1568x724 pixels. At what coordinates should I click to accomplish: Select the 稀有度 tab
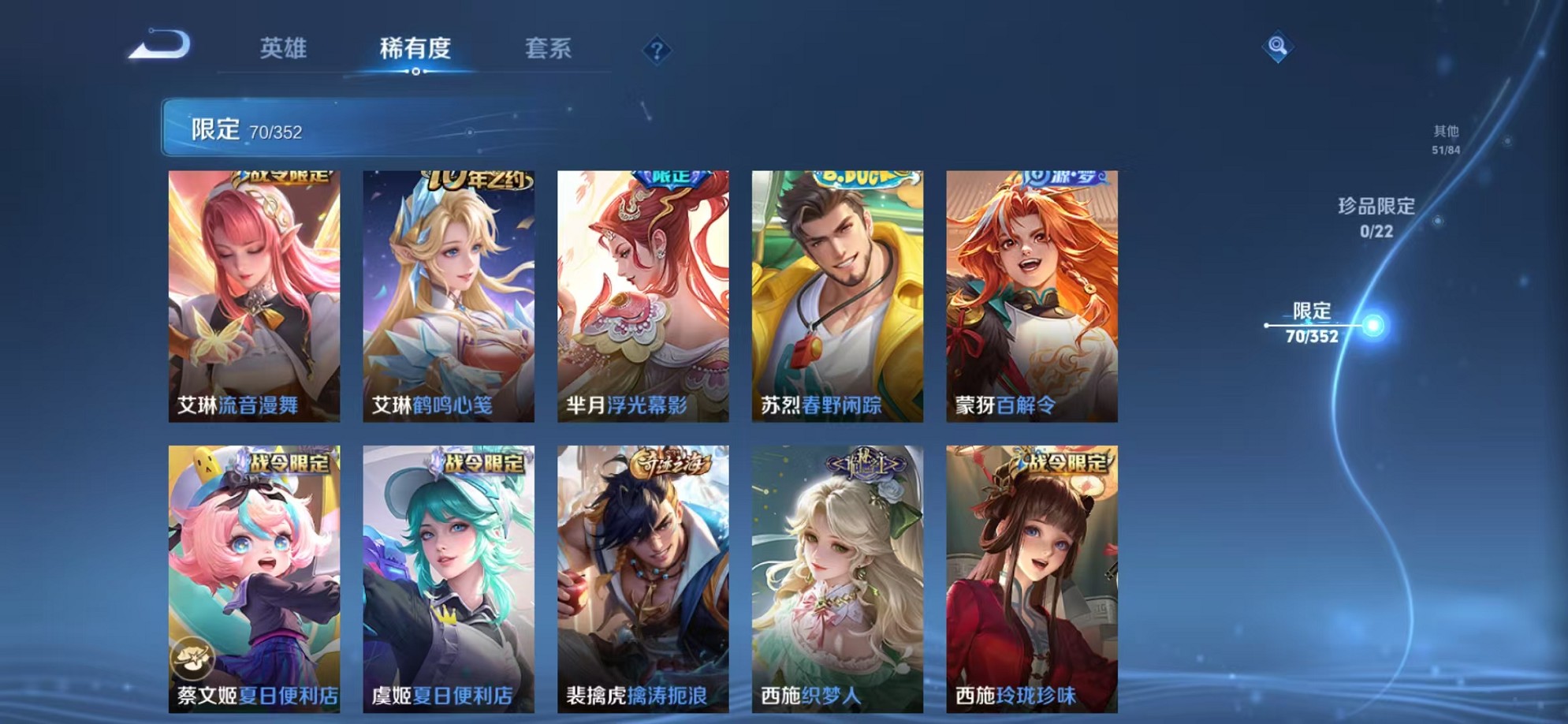coord(415,48)
